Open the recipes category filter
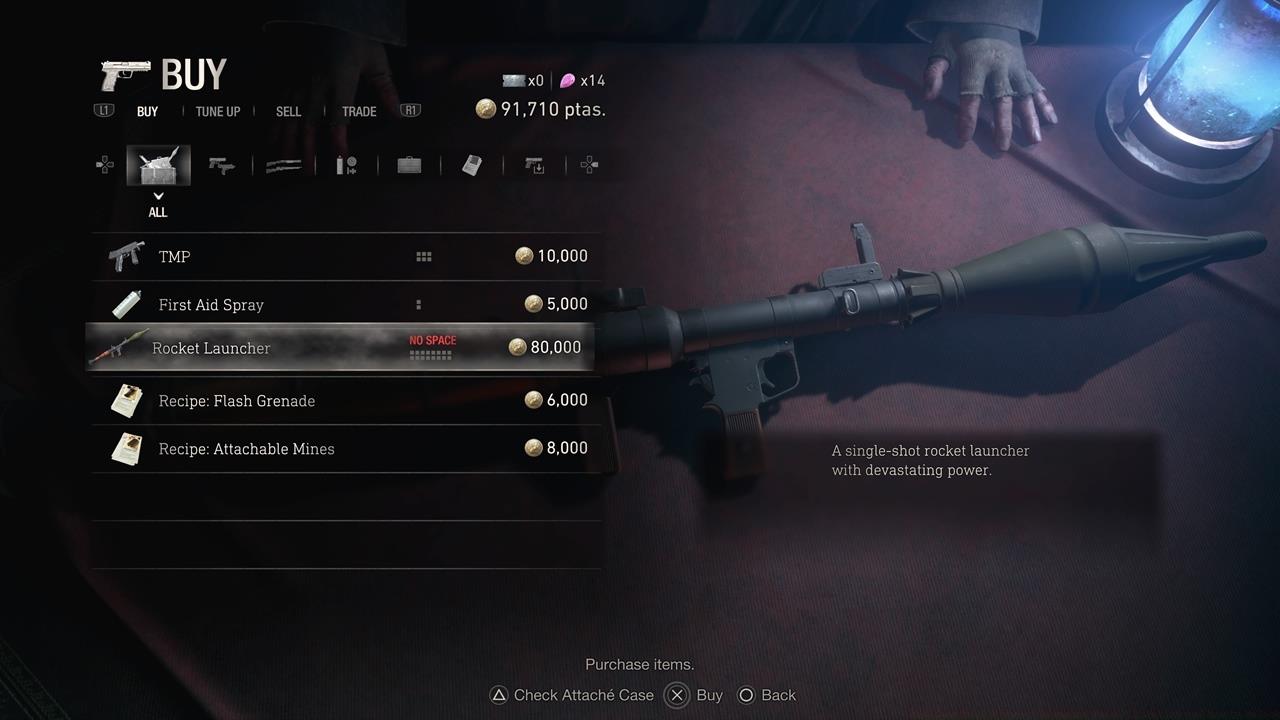 pyautogui.click(x=471, y=165)
